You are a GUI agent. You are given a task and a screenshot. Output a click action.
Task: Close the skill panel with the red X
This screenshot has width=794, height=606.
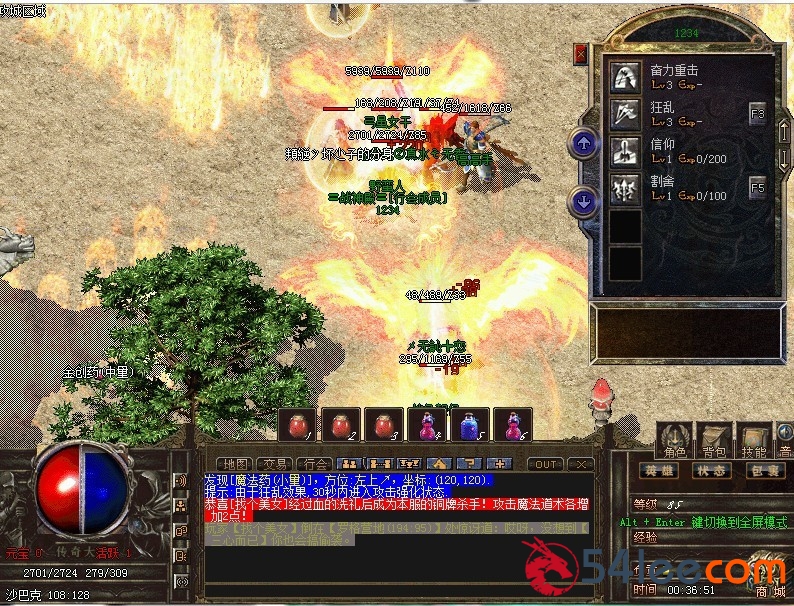coord(581,53)
